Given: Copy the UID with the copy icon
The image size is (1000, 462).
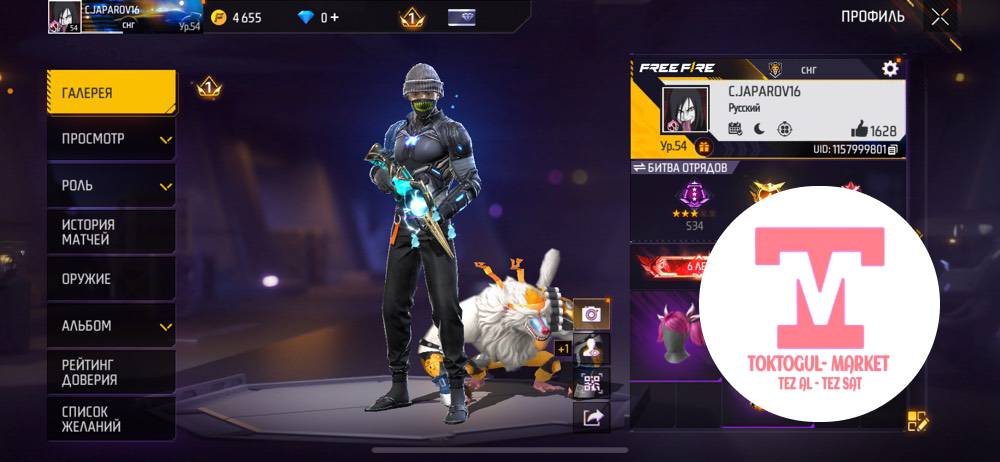Looking at the screenshot, I should [892, 149].
